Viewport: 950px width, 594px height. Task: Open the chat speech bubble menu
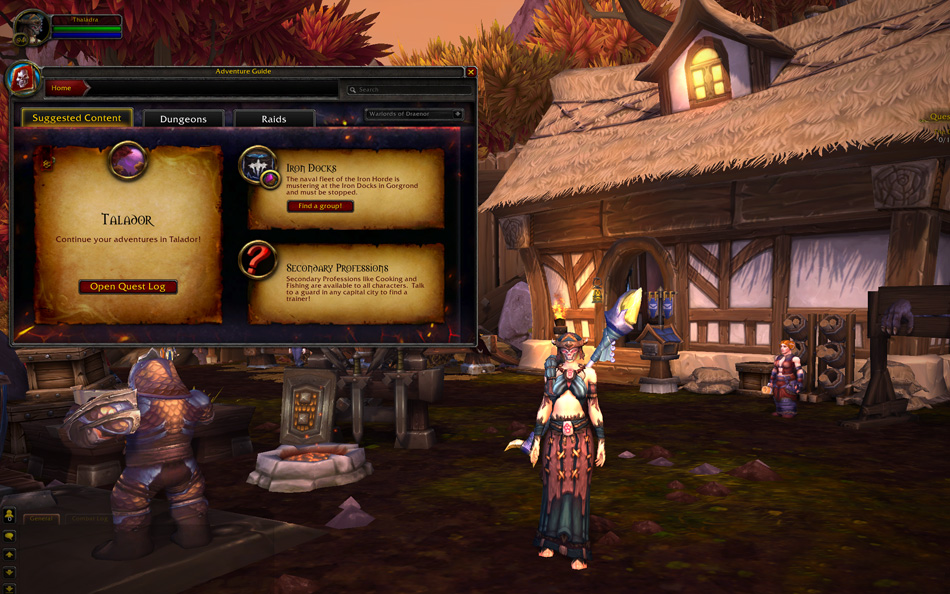pos(9,536)
